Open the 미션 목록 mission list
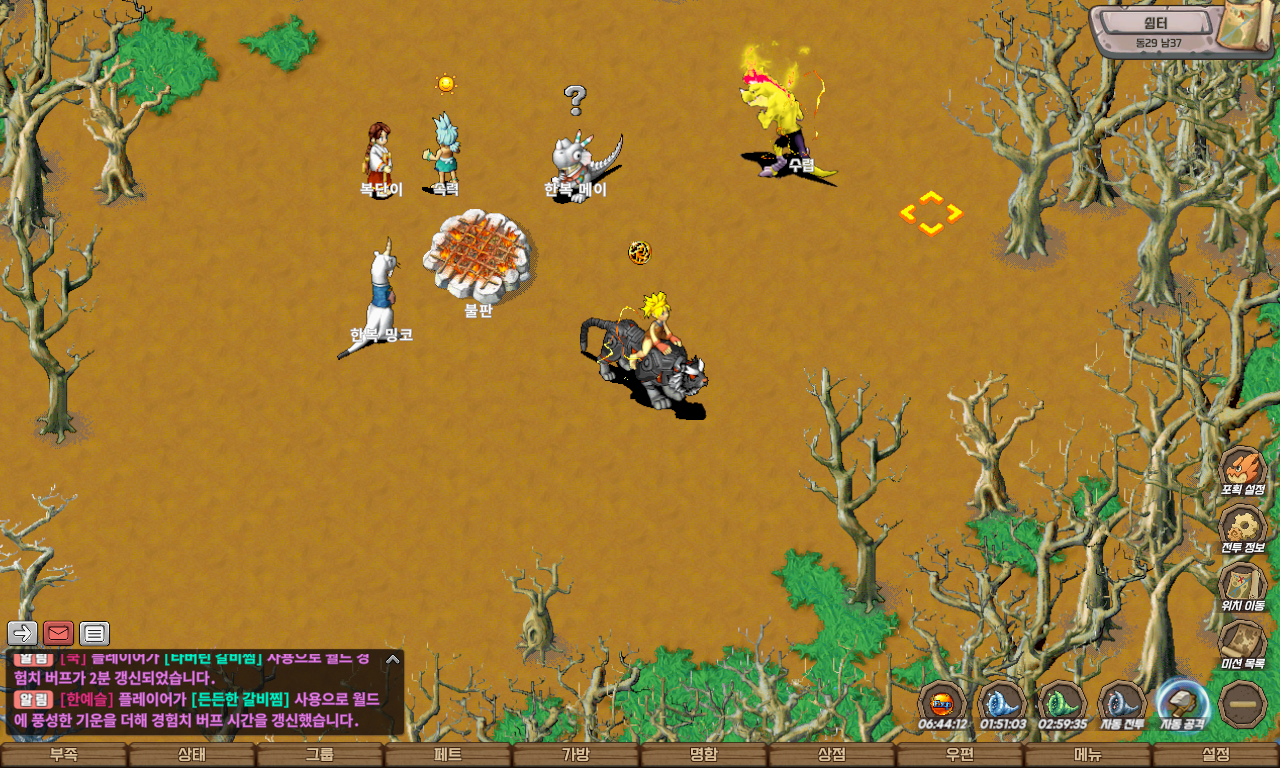 click(x=1243, y=644)
